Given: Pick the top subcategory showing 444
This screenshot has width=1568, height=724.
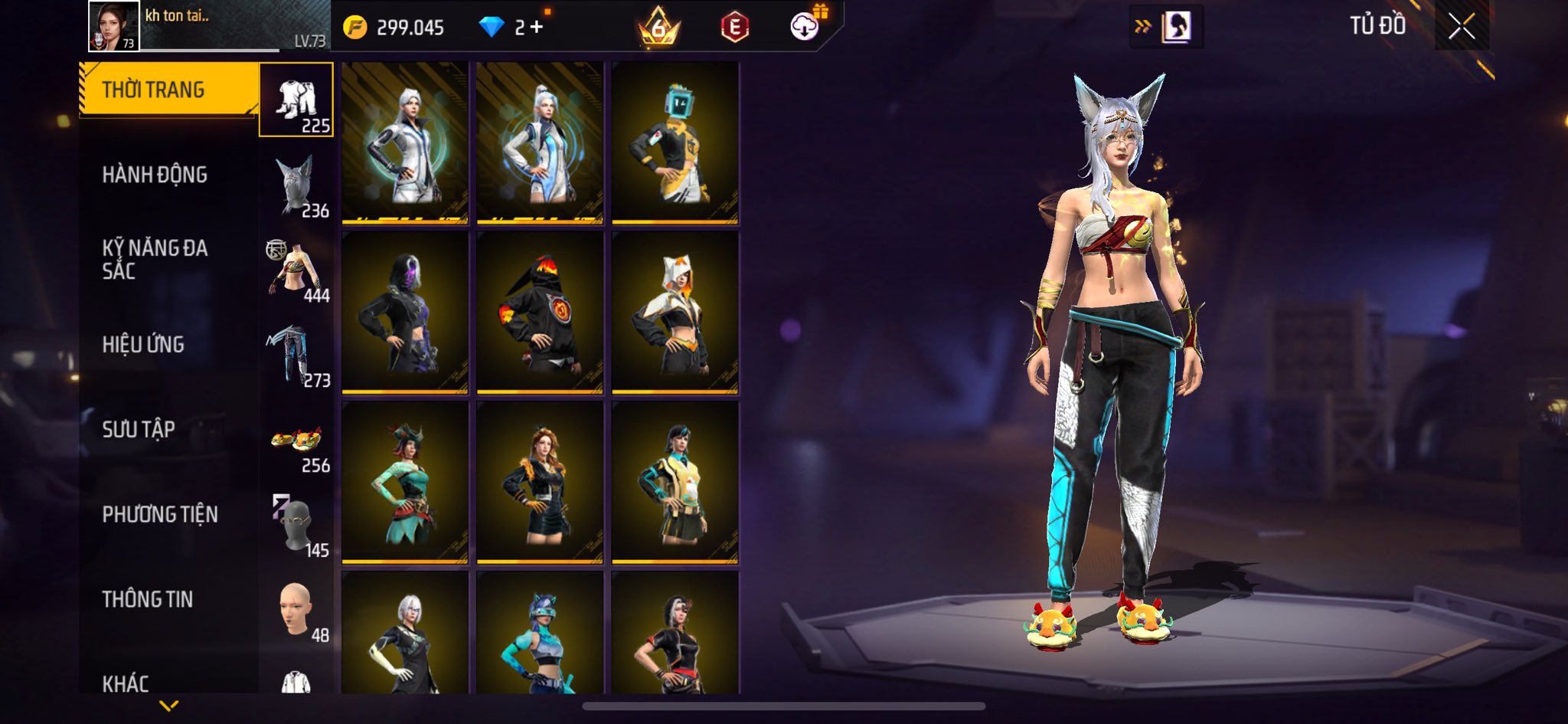Looking at the screenshot, I should point(296,270).
